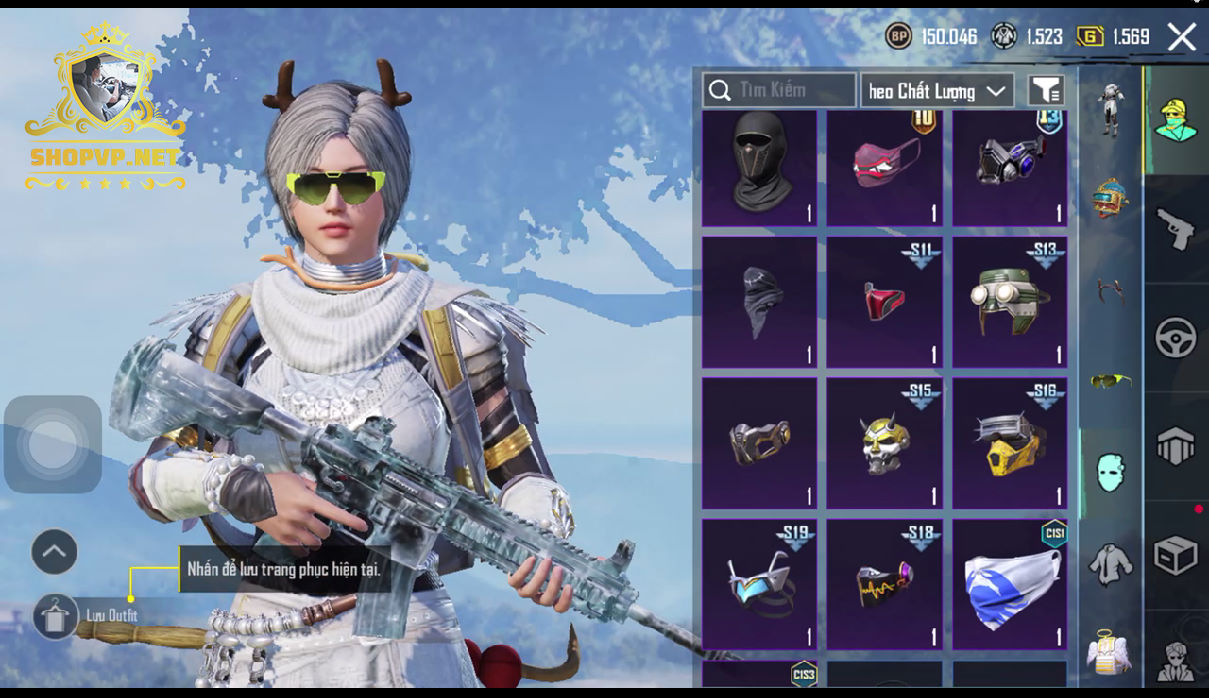
Task: Click the up arrow expand button
Action: 54,551
